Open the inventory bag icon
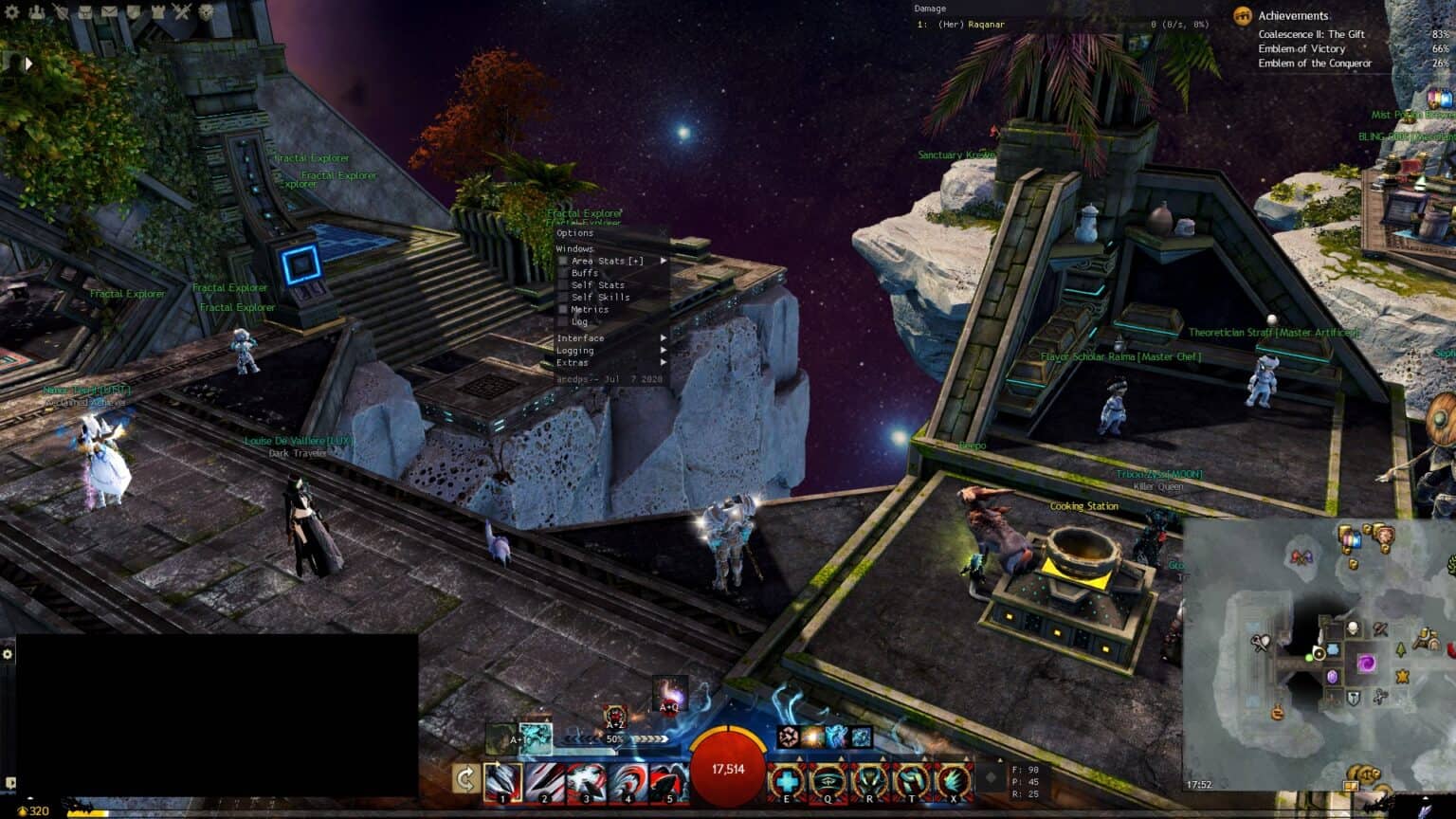 coord(85,11)
